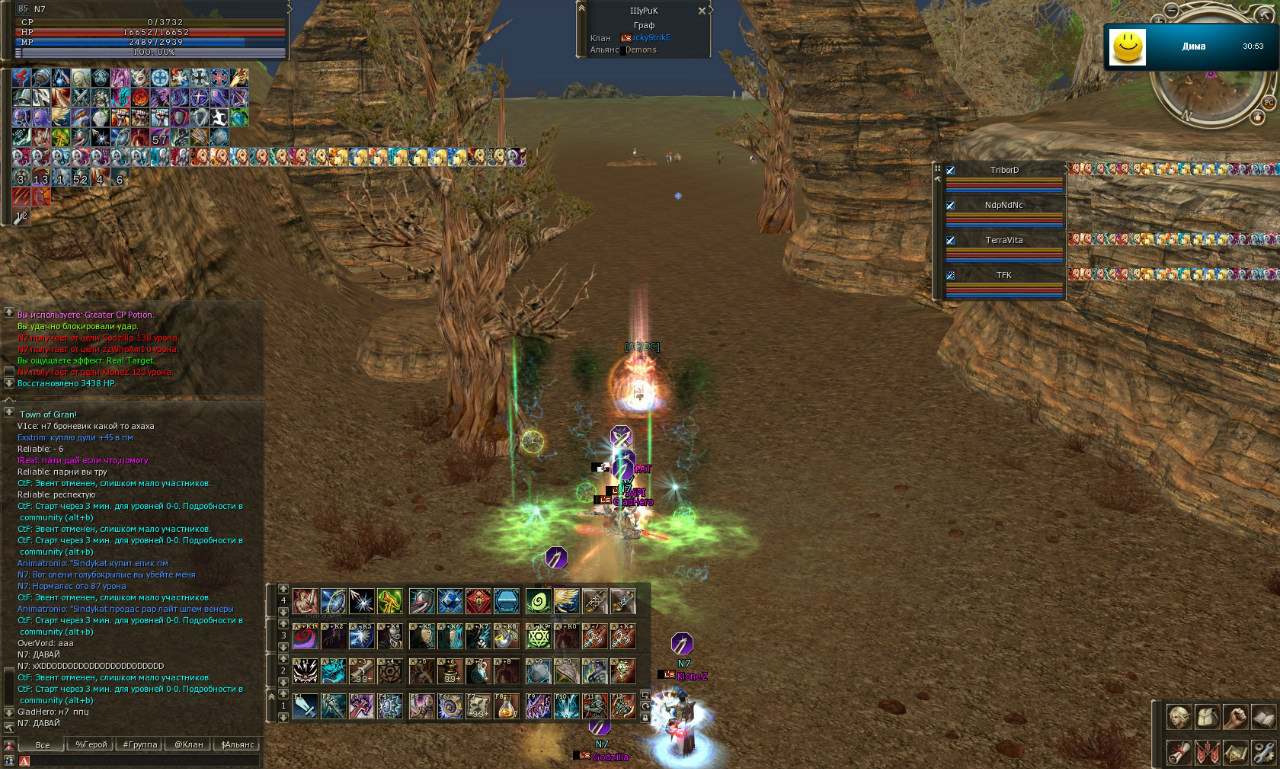
Task: Uncheck the TriborD party checkbox
Action: 950,170
